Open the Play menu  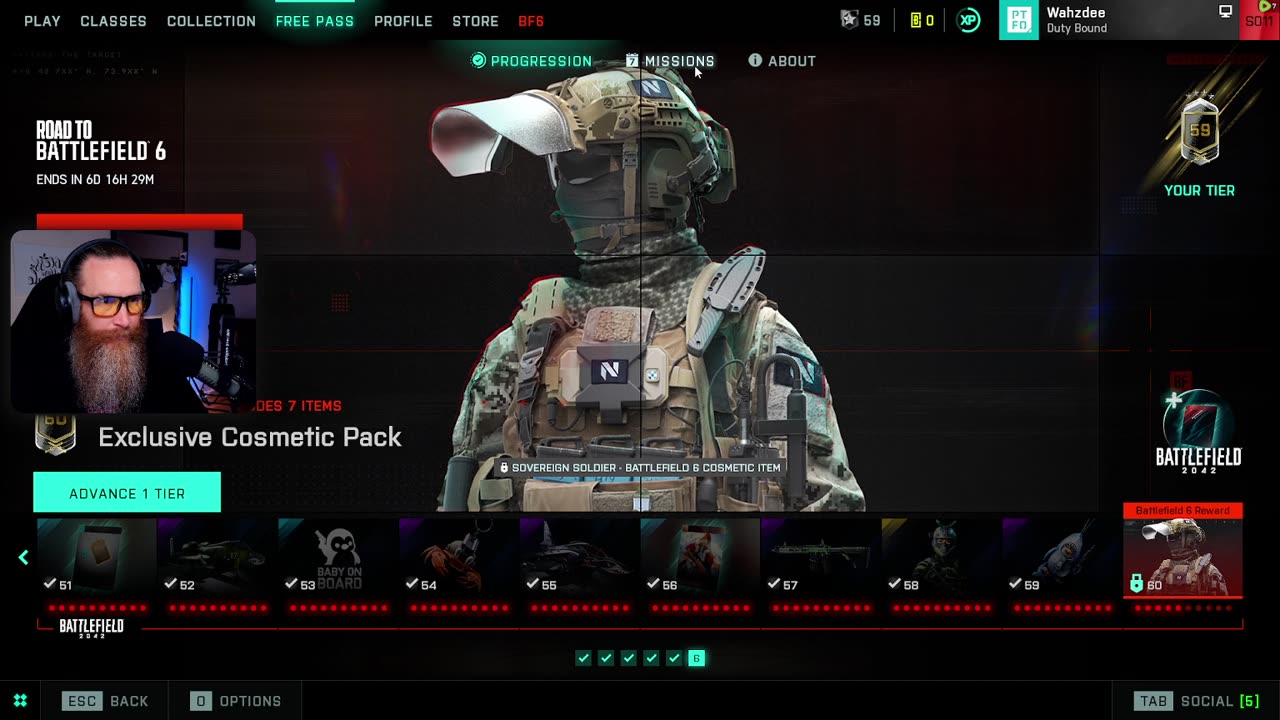coord(42,21)
